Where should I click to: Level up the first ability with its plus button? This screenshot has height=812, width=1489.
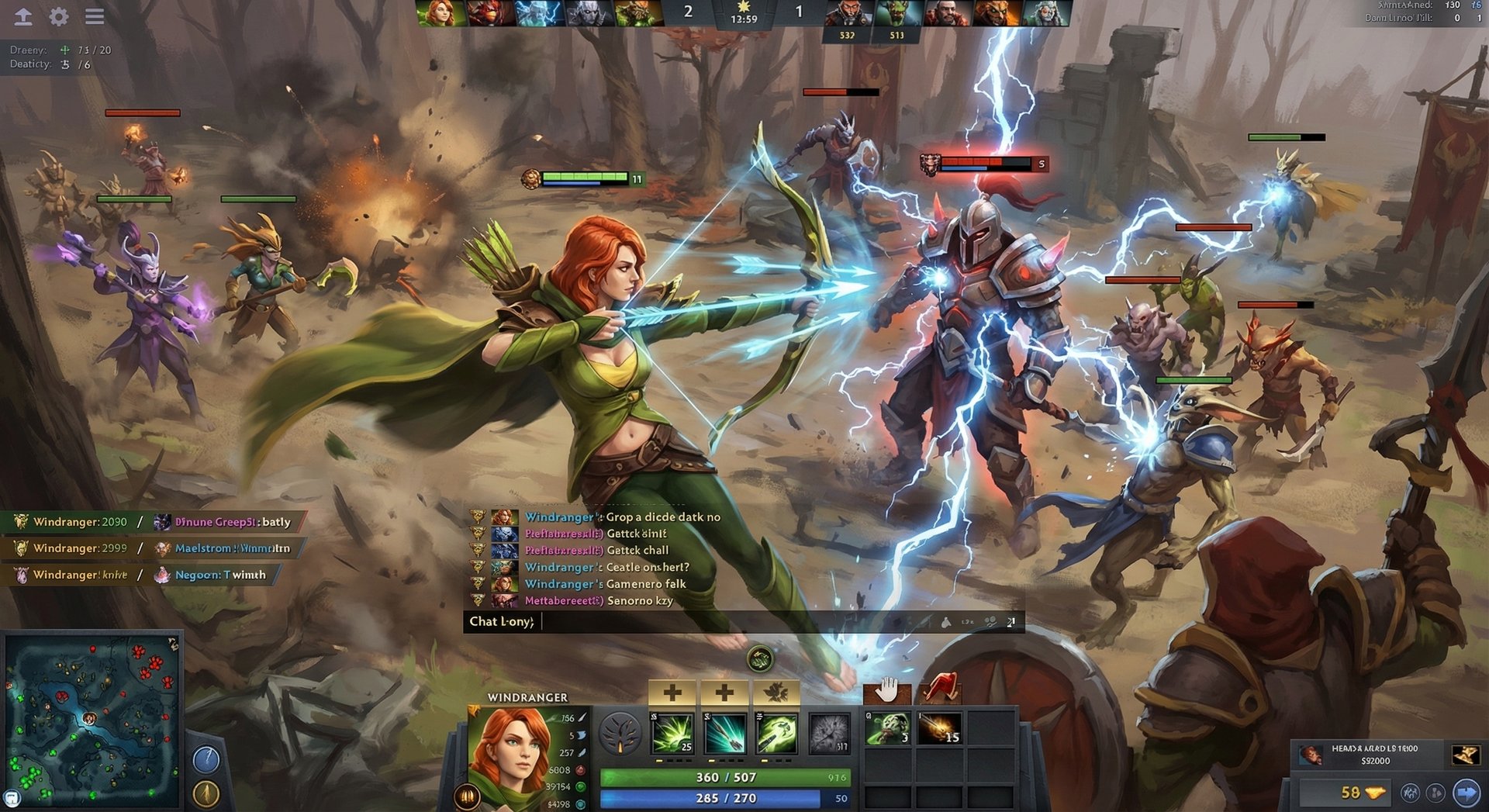674,692
